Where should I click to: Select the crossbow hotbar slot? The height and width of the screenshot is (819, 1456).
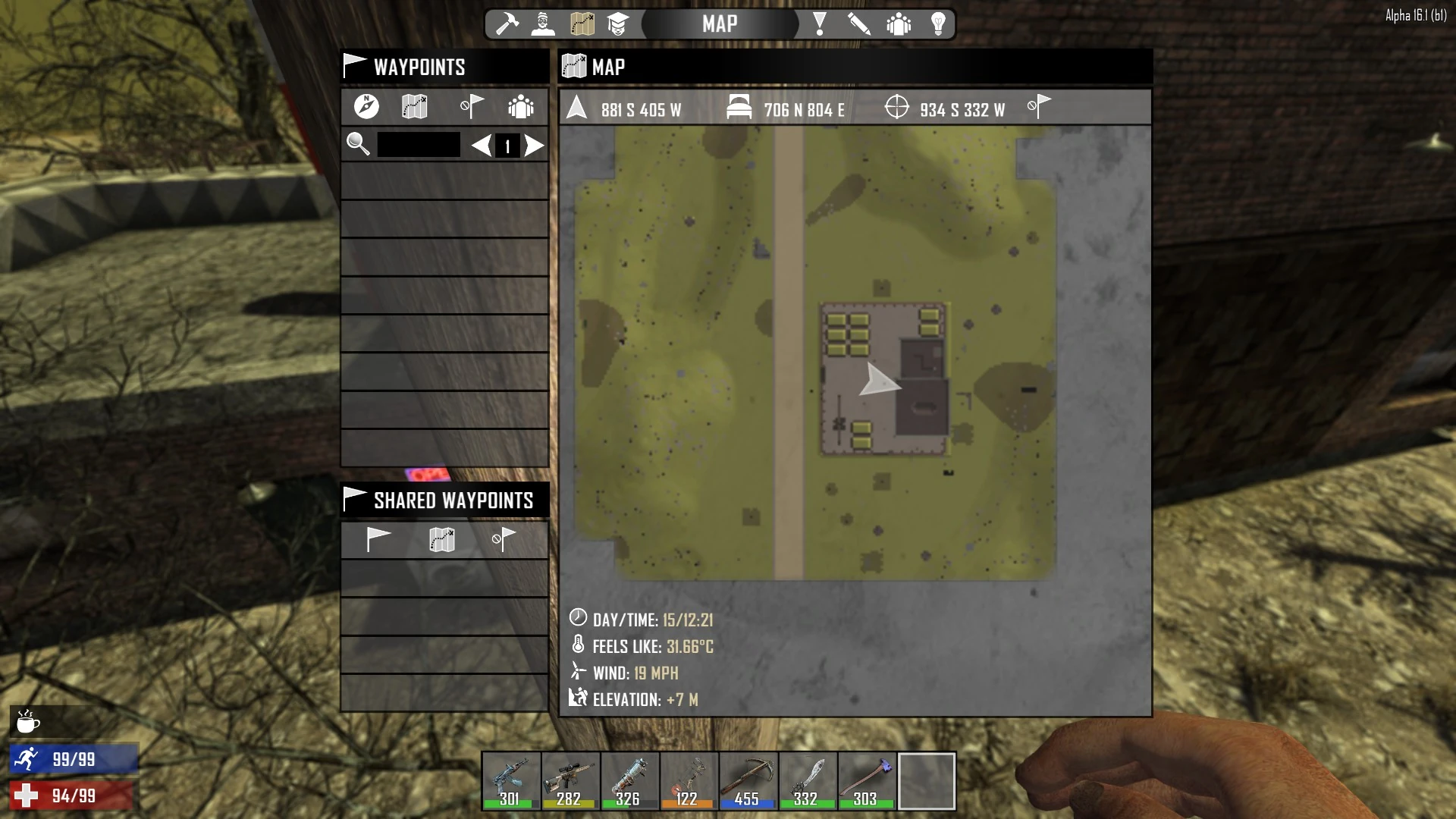click(748, 781)
